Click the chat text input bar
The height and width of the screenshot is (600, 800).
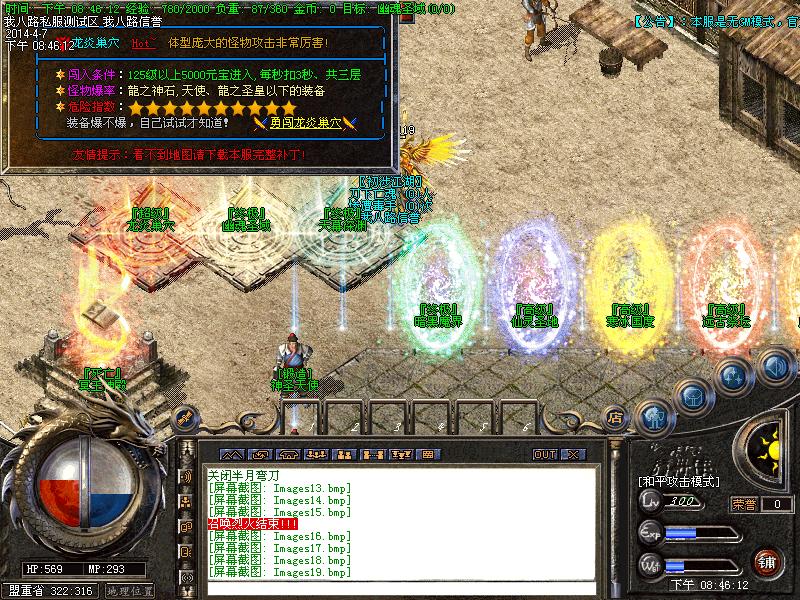(400, 588)
